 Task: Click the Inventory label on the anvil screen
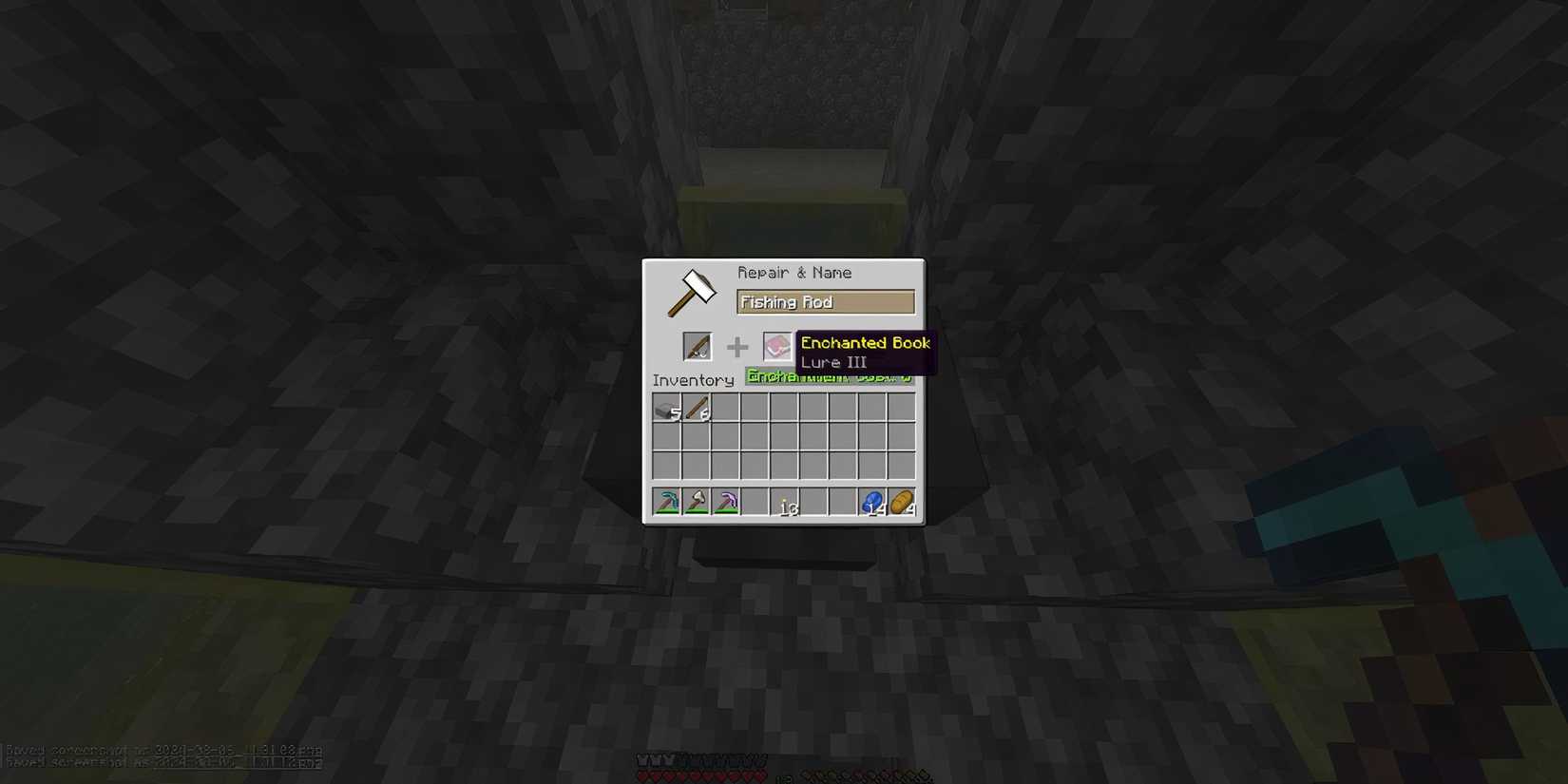[x=693, y=380]
